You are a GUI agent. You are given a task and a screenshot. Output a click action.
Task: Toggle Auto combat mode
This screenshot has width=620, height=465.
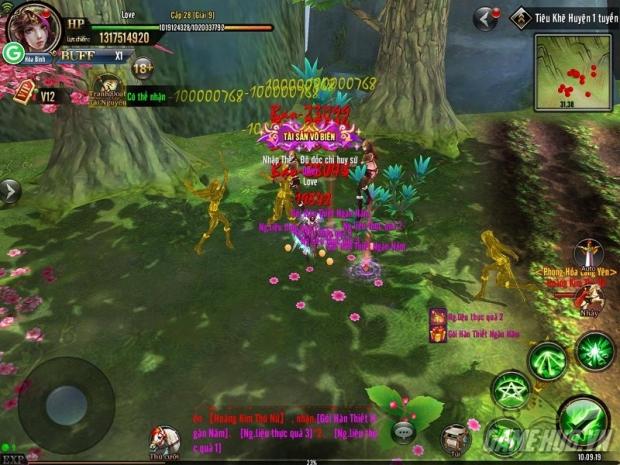(x=588, y=256)
